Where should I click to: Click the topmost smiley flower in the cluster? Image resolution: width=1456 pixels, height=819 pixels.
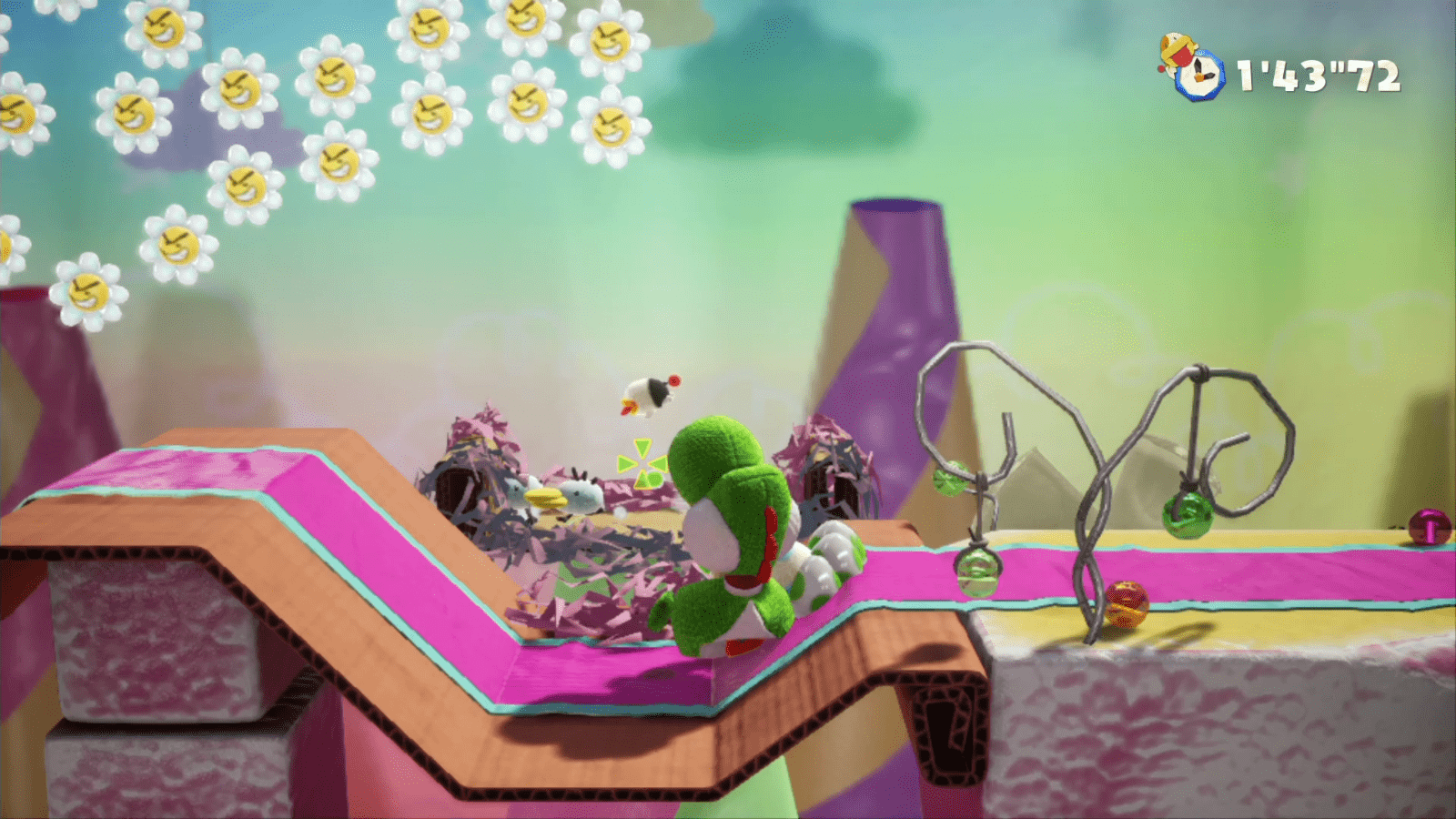pos(528,18)
